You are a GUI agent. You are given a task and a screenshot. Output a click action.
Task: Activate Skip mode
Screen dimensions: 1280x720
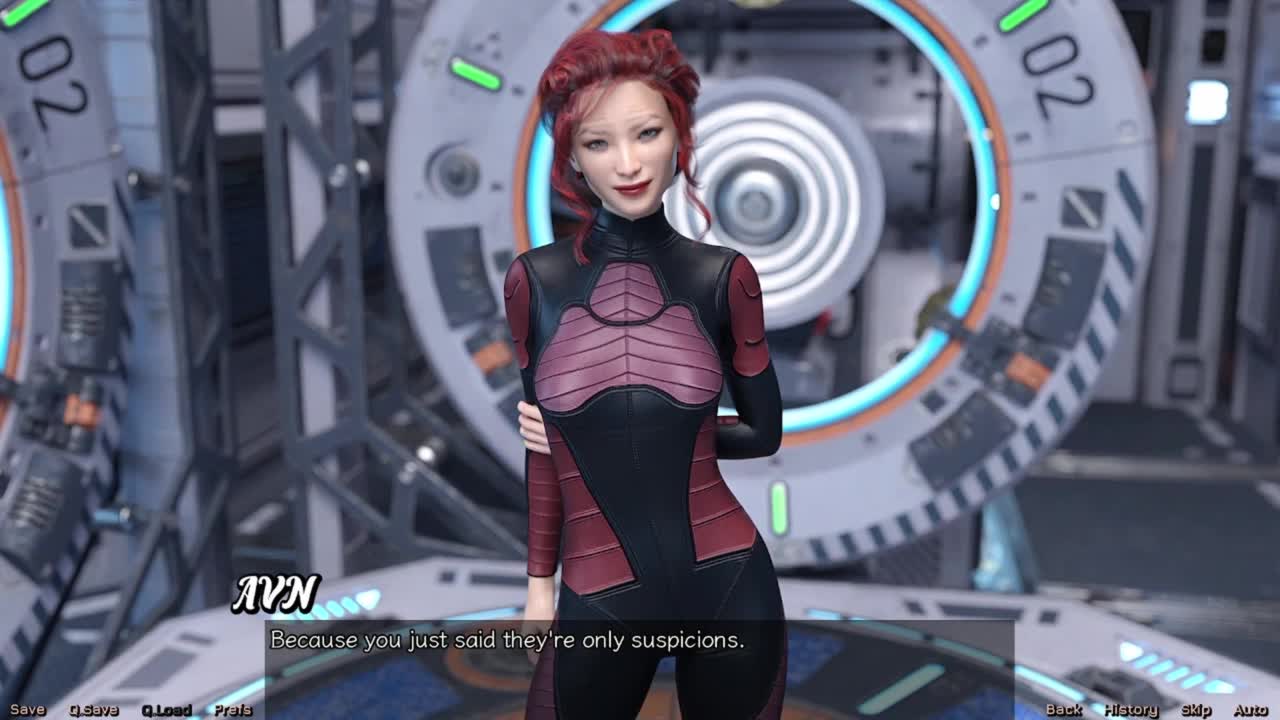coord(1196,710)
